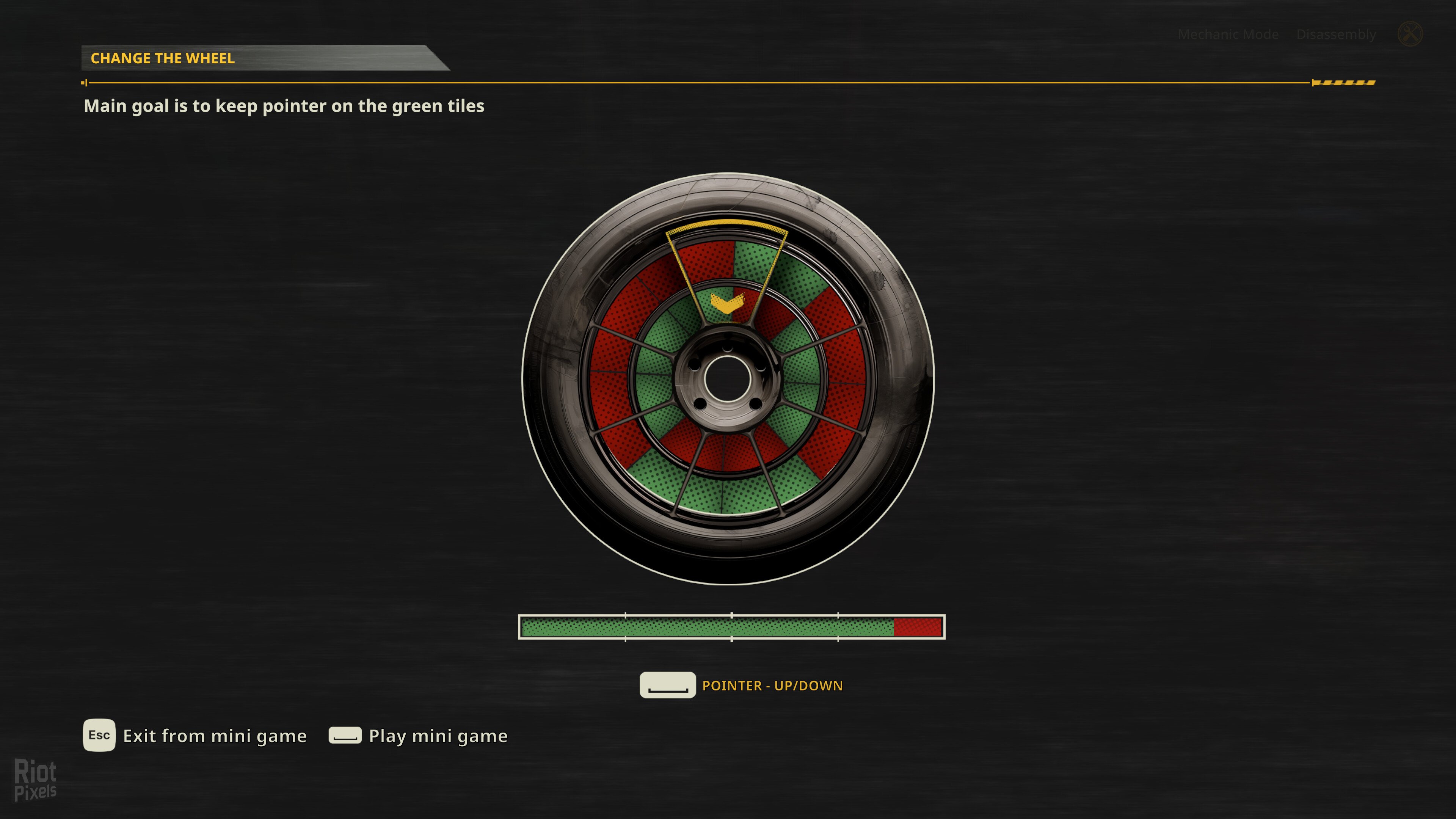Select the Mechanic Mode label
The height and width of the screenshot is (819, 1456).
1228,35
